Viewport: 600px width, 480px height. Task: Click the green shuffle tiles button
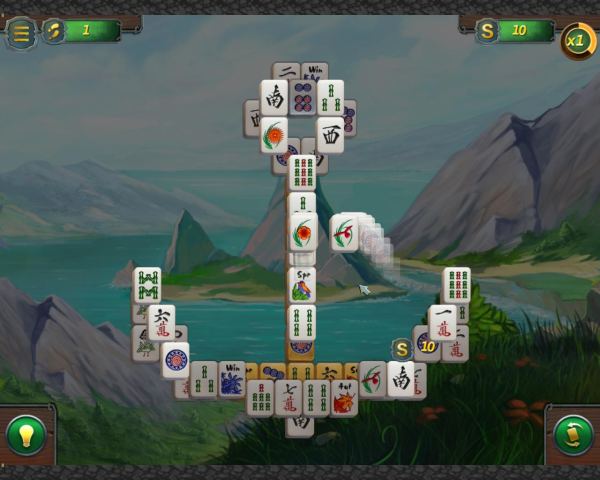(573, 435)
